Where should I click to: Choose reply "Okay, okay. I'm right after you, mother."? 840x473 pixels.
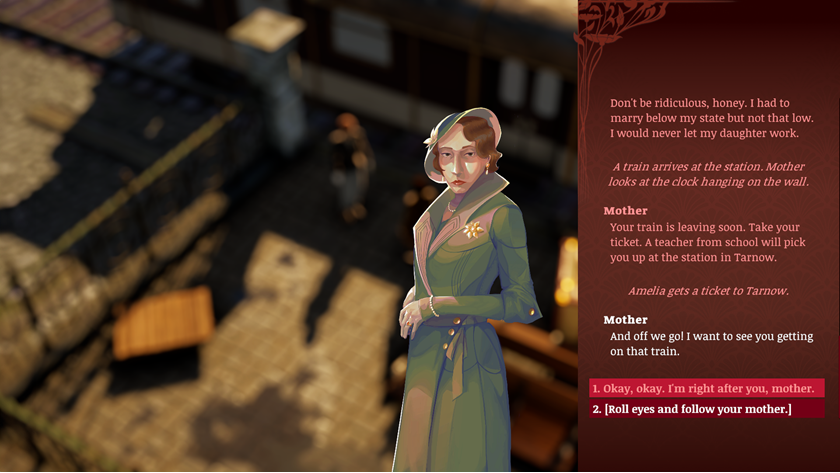click(706, 388)
